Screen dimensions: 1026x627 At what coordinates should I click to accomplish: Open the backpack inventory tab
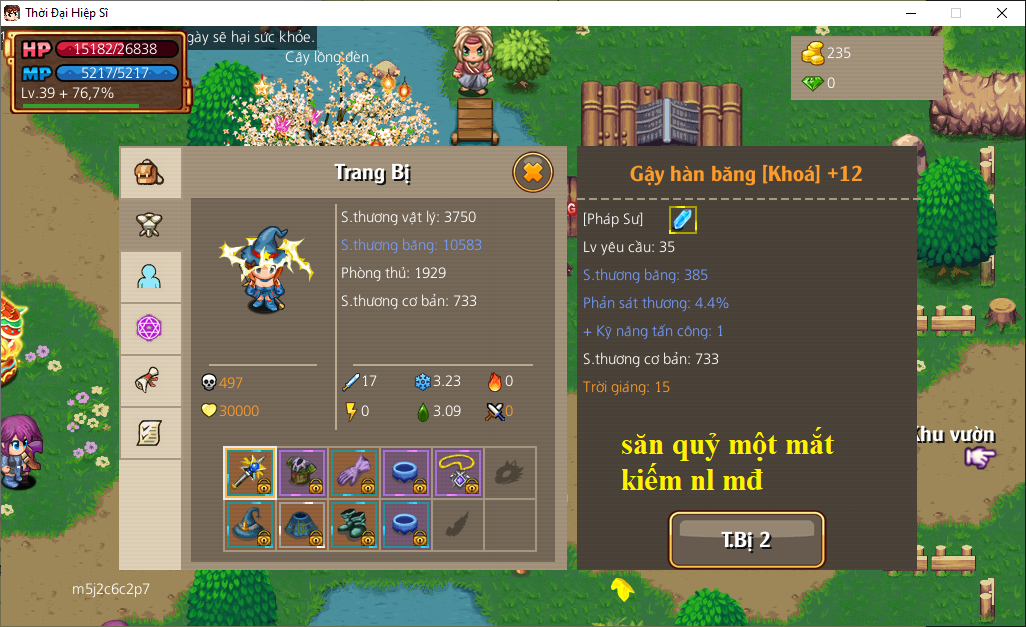[150, 174]
